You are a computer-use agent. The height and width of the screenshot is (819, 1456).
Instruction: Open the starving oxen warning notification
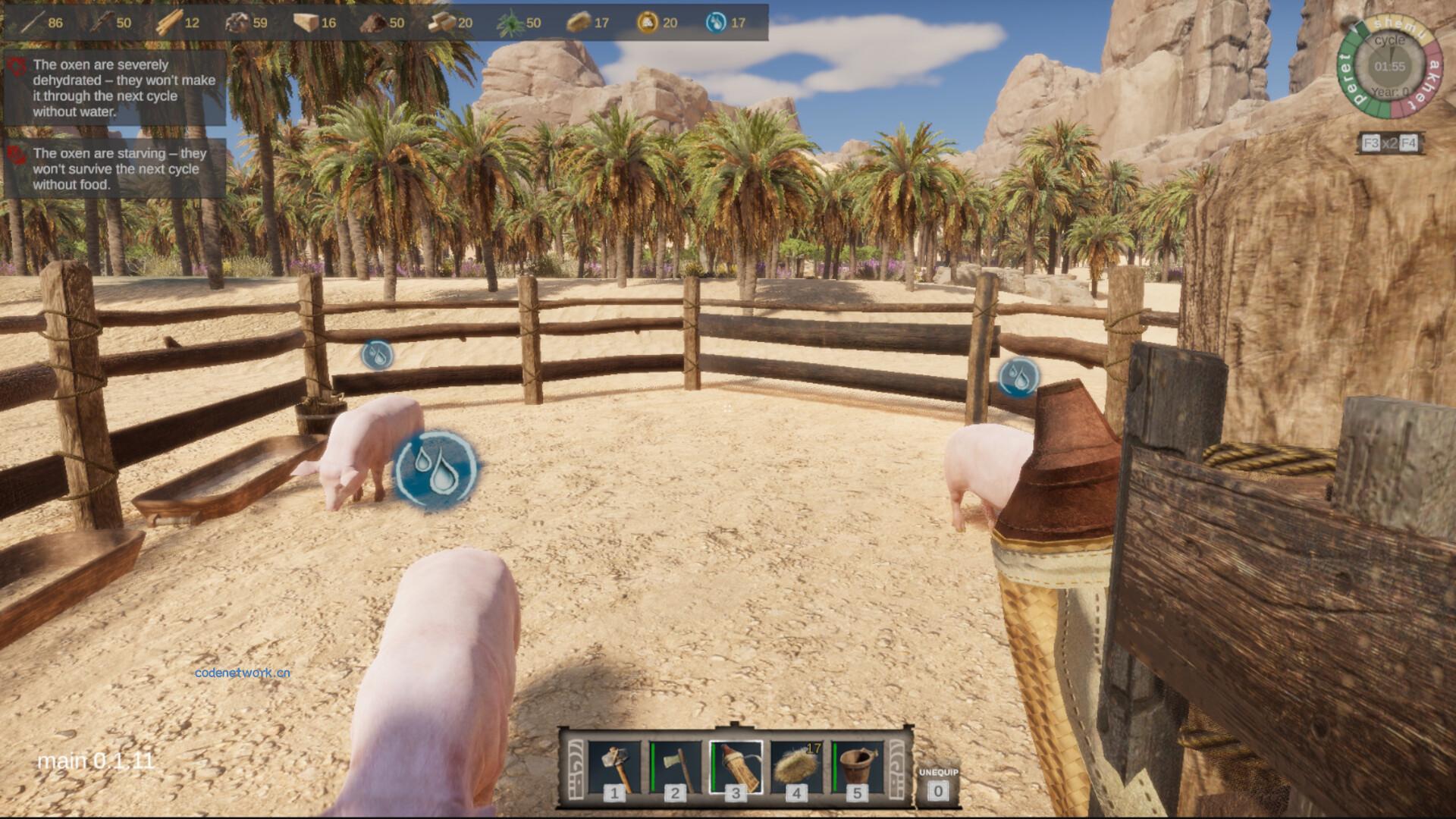(115, 168)
